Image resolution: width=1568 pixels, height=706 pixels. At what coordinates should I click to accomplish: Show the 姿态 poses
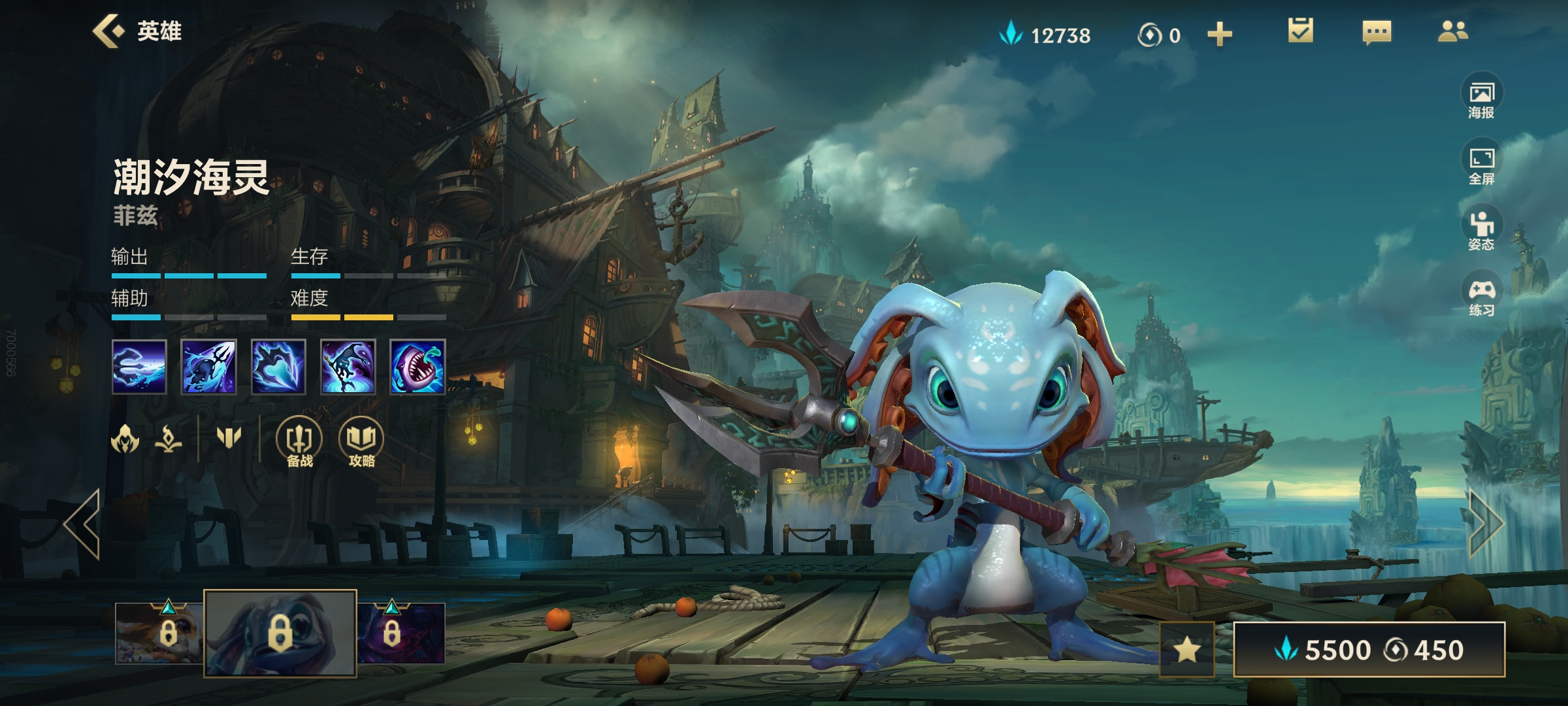(1482, 231)
